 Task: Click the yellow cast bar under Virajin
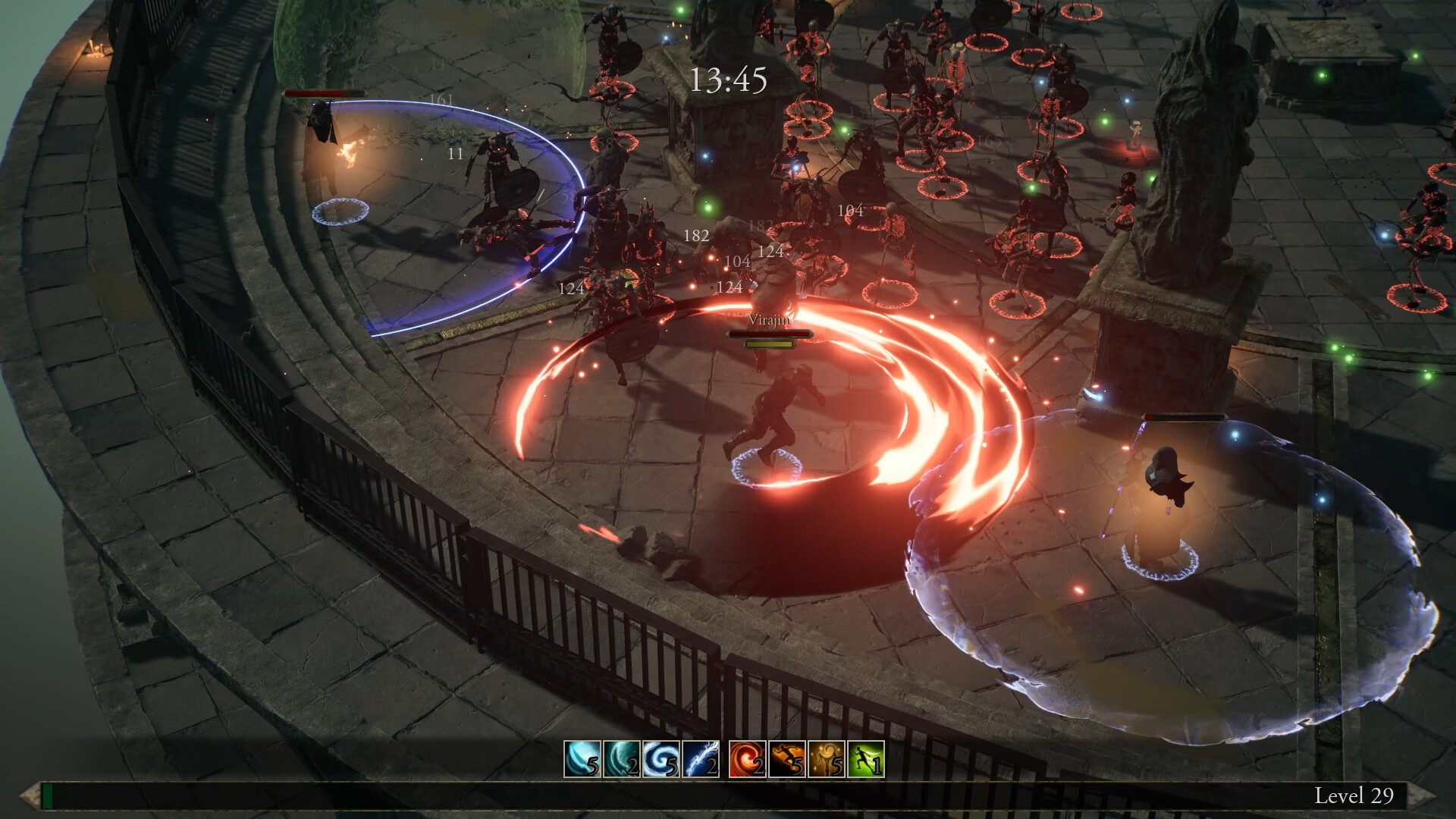pos(768,343)
